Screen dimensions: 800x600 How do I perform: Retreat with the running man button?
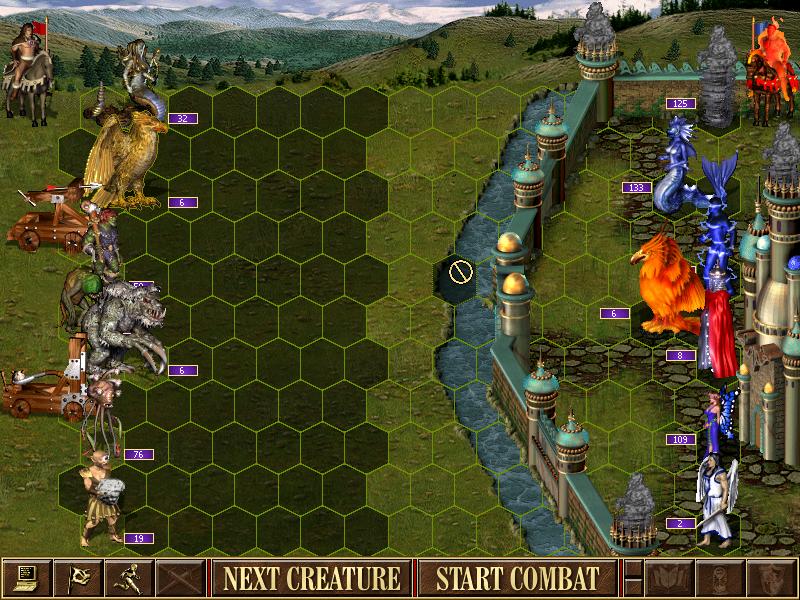[x=131, y=577]
